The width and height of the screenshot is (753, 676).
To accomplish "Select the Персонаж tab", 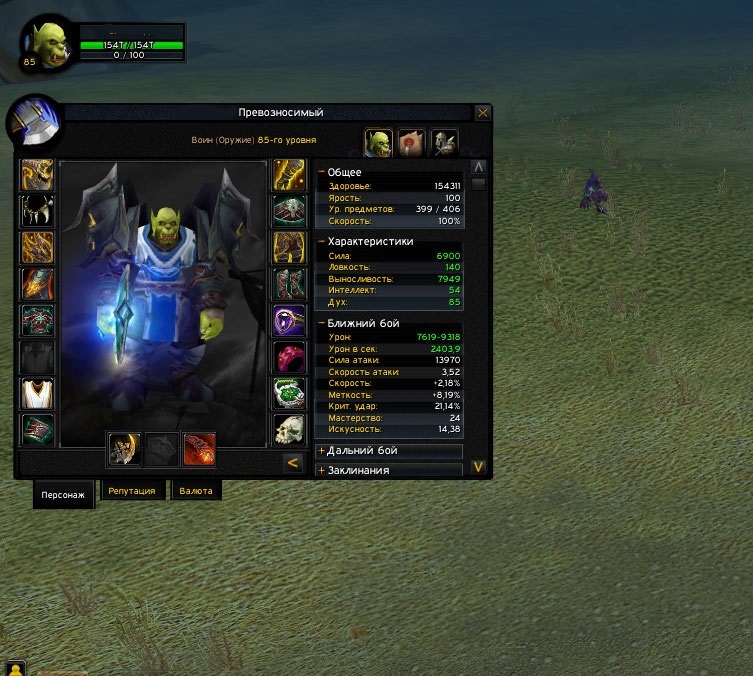I will (x=63, y=494).
